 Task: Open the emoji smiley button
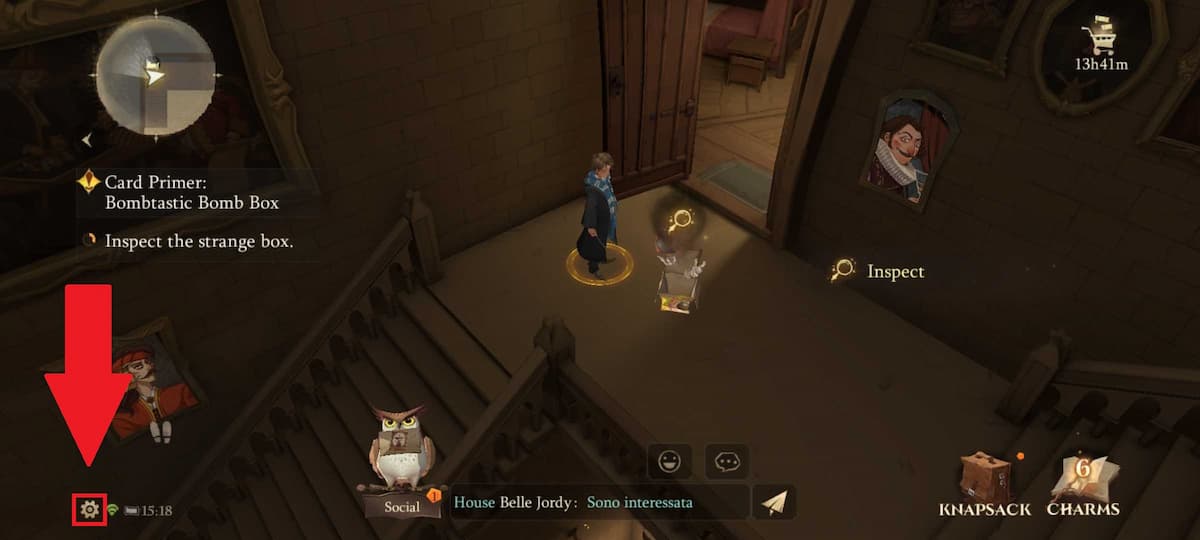pos(668,461)
